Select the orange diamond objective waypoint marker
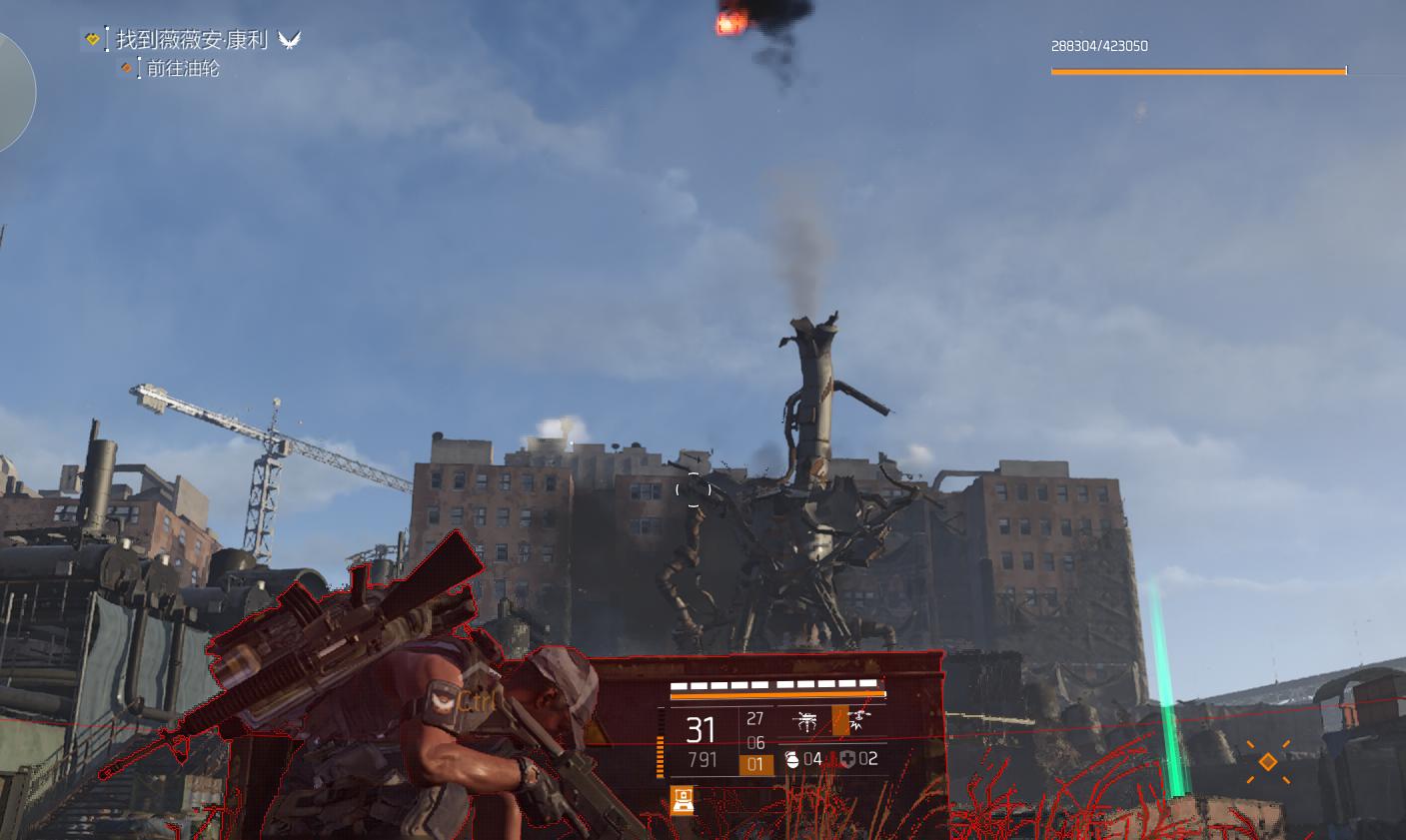 pyautogui.click(x=1267, y=762)
